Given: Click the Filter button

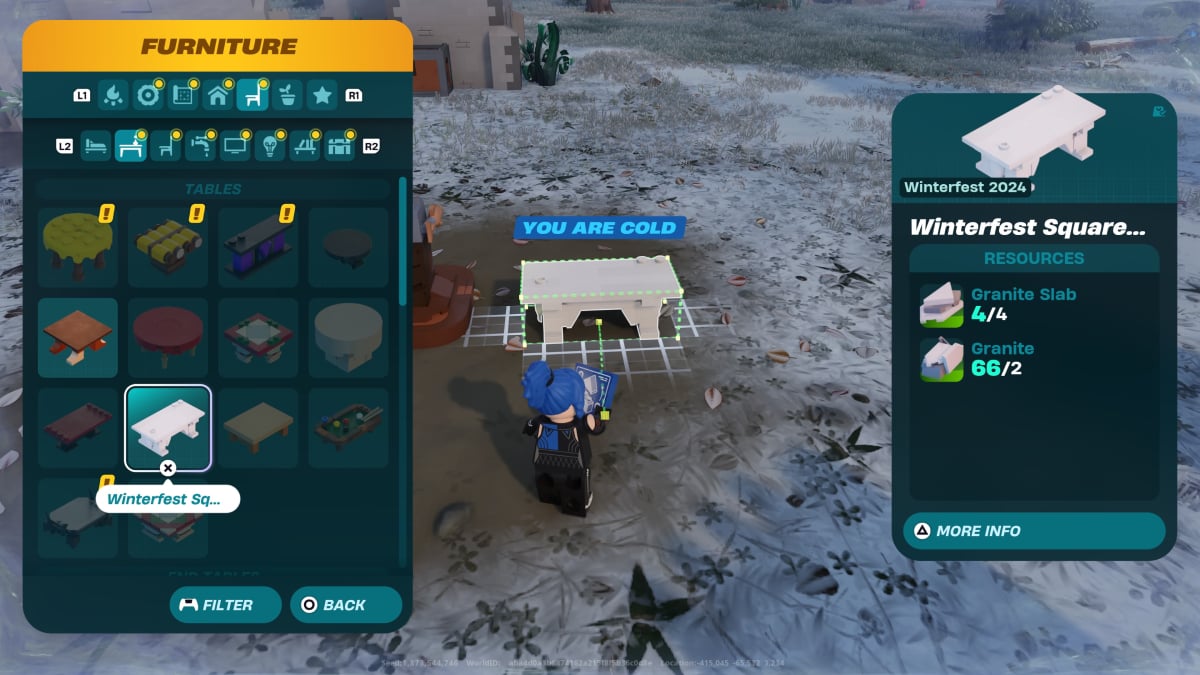Looking at the screenshot, I should (217, 605).
